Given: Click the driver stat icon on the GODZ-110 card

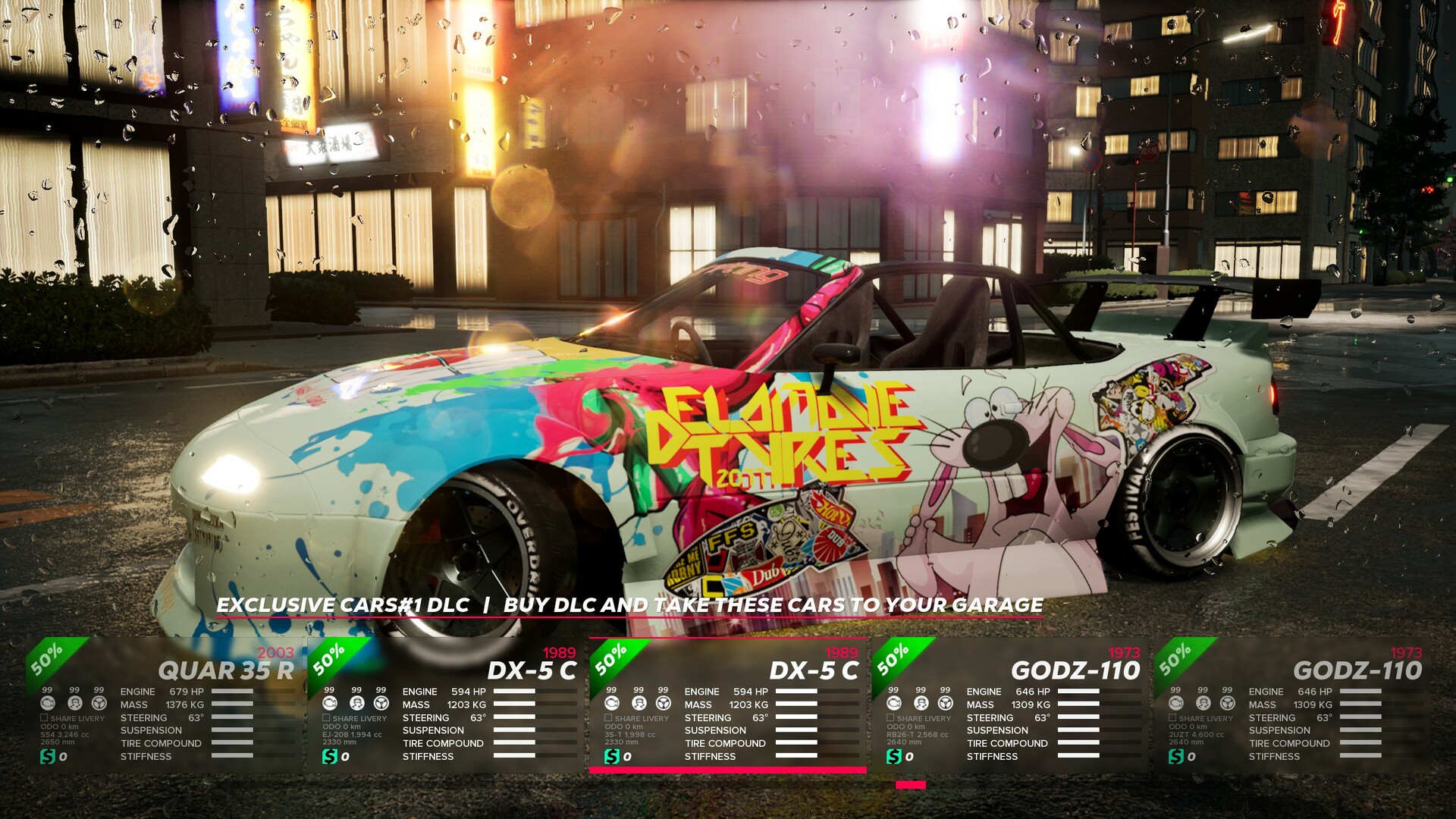Looking at the screenshot, I should point(919,704).
